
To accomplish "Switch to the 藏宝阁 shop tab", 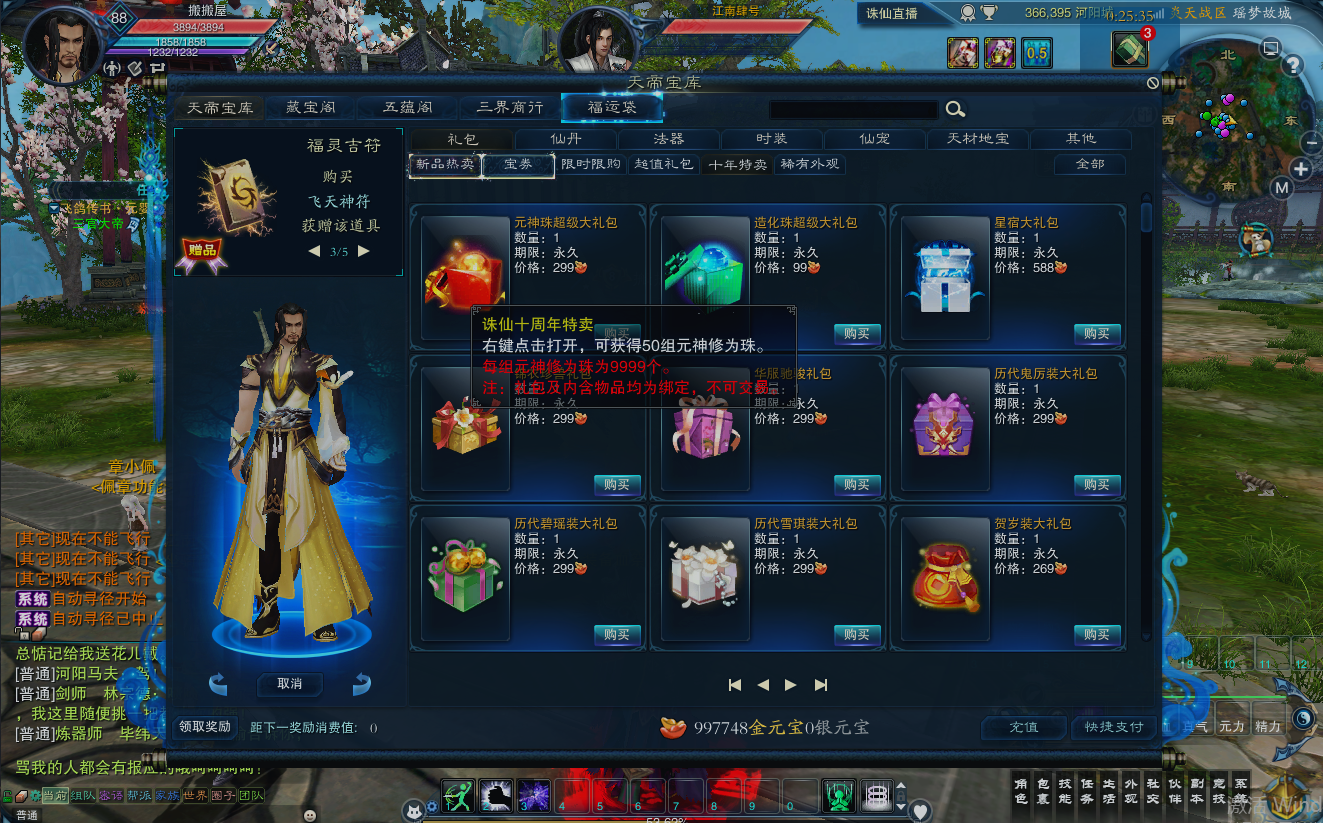I will click(x=310, y=108).
